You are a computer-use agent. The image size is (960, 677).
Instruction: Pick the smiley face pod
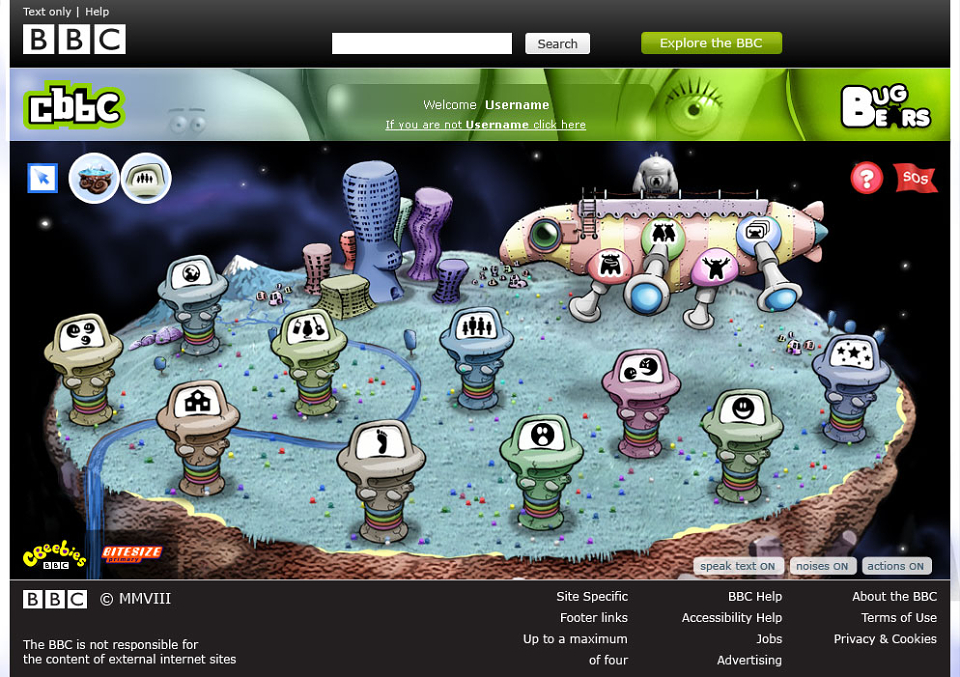point(741,408)
